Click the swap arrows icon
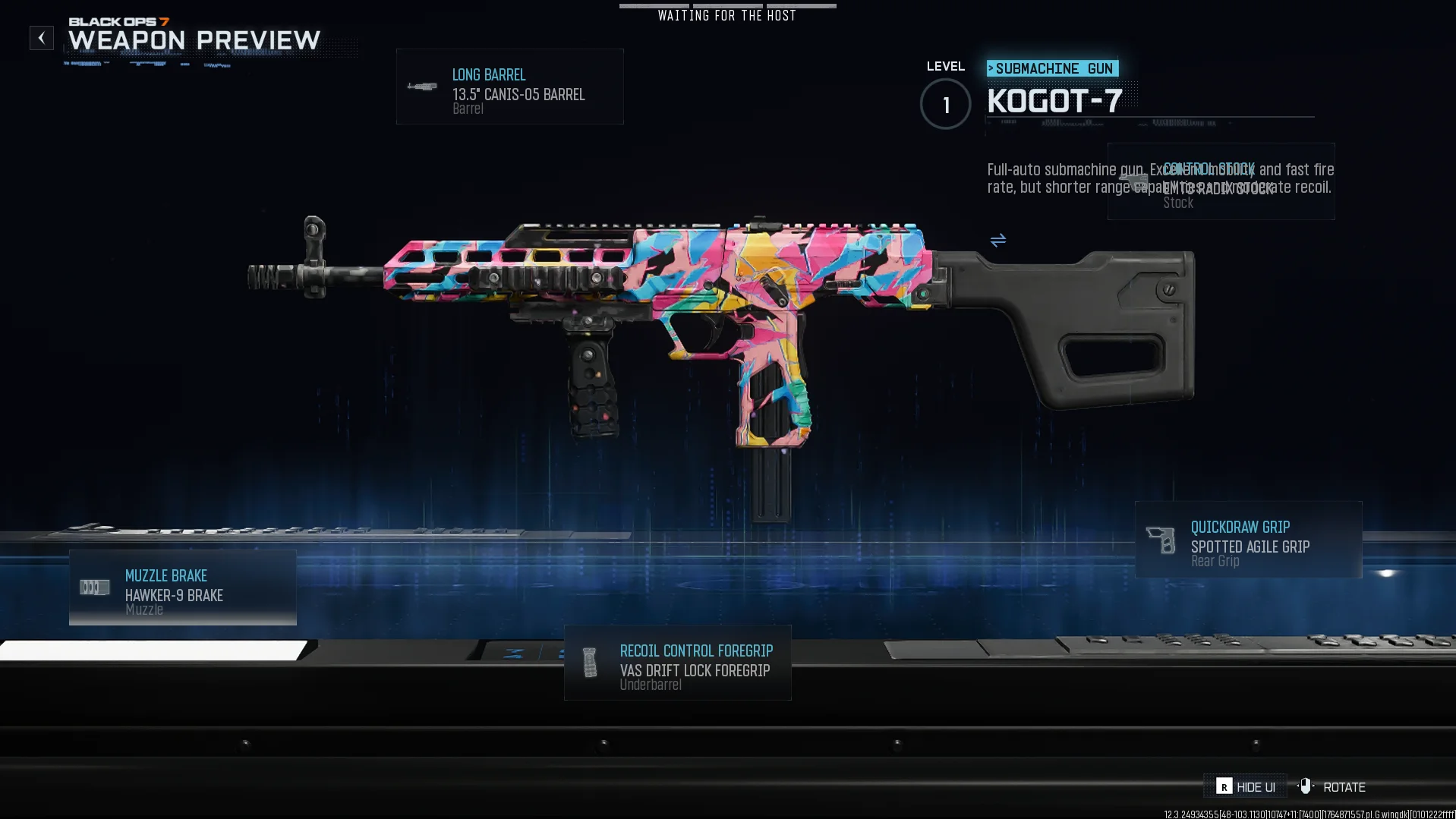The image size is (1456, 819). point(997,241)
